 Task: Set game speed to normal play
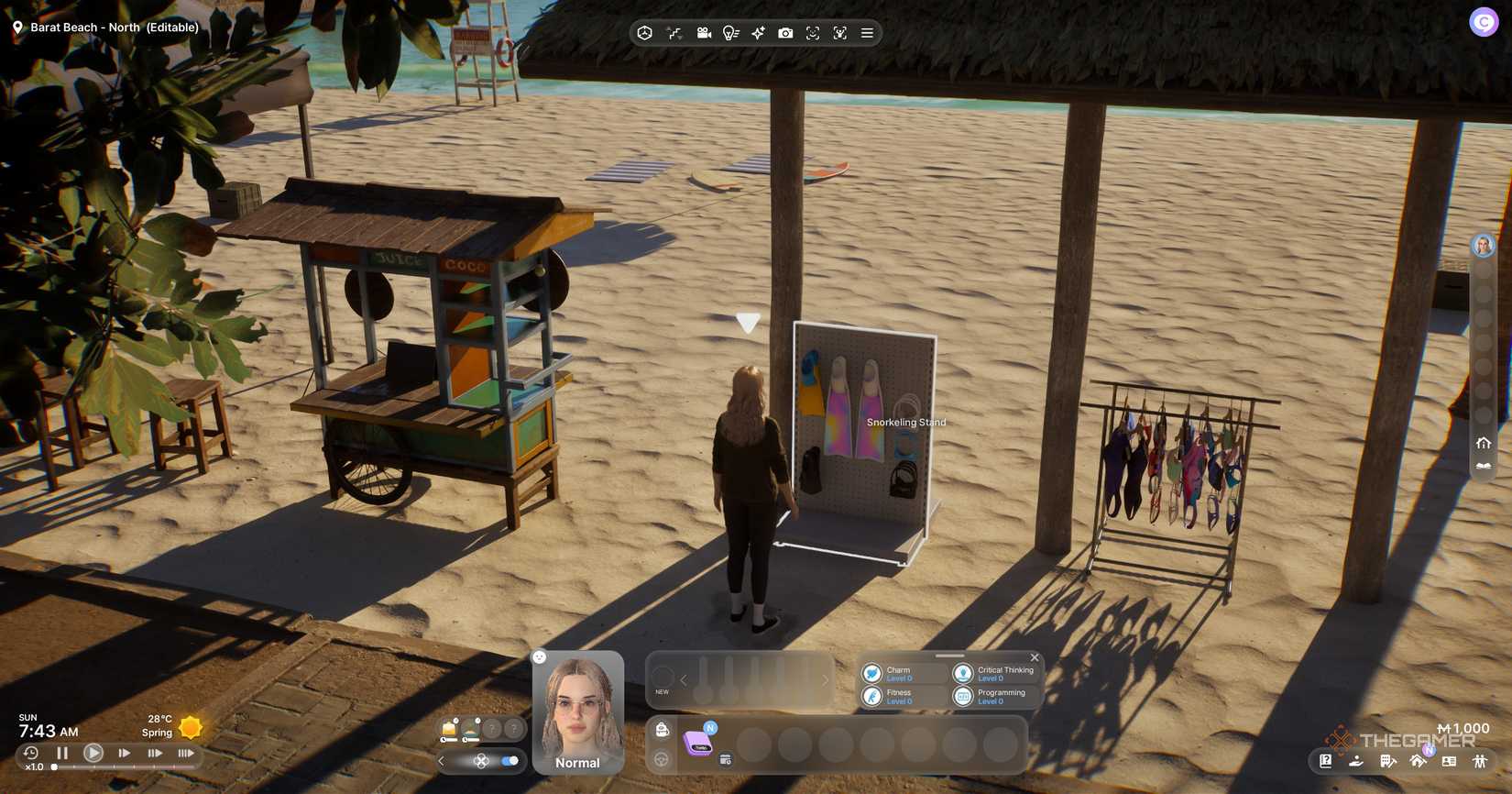coord(93,753)
